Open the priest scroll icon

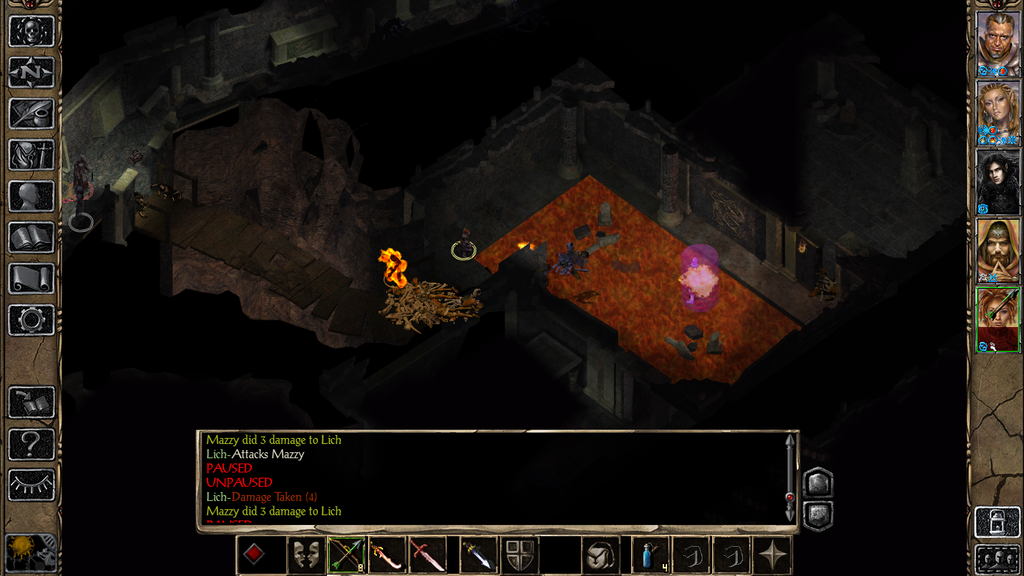[31, 278]
